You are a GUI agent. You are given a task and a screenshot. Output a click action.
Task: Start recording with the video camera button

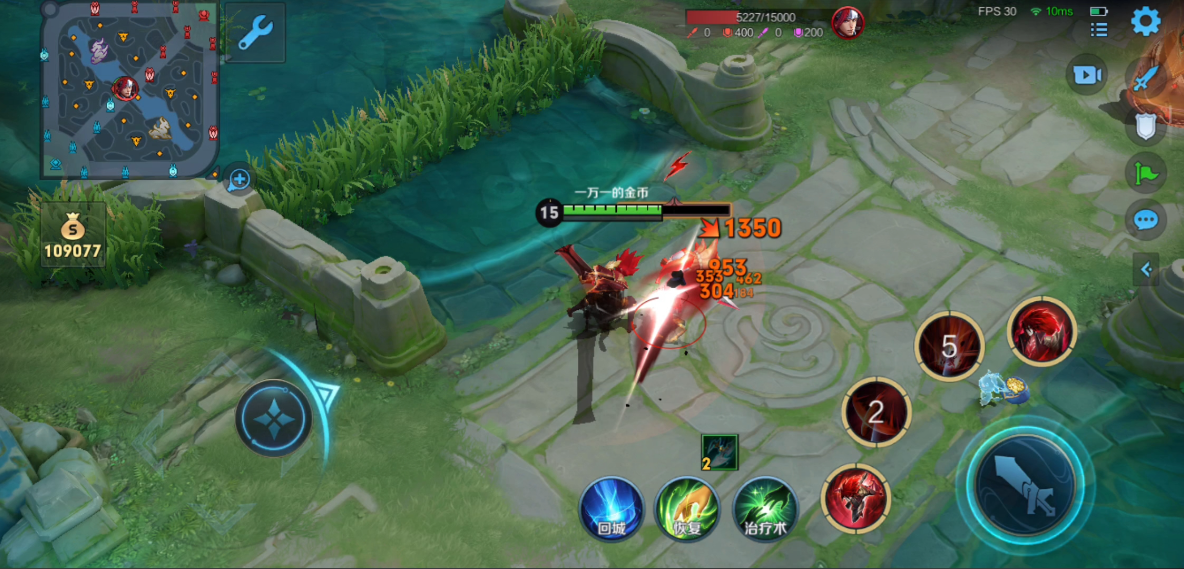tap(1086, 75)
